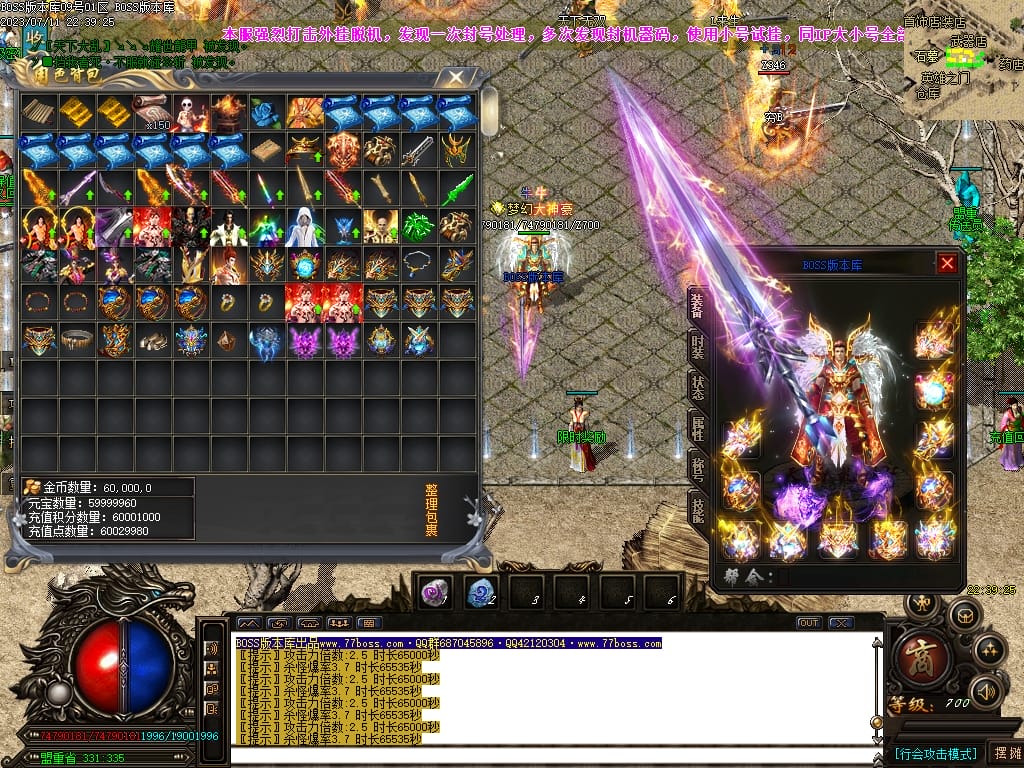Select the scroll stack marked x150
The width and height of the screenshot is (1024, 768).
(153, 112)
